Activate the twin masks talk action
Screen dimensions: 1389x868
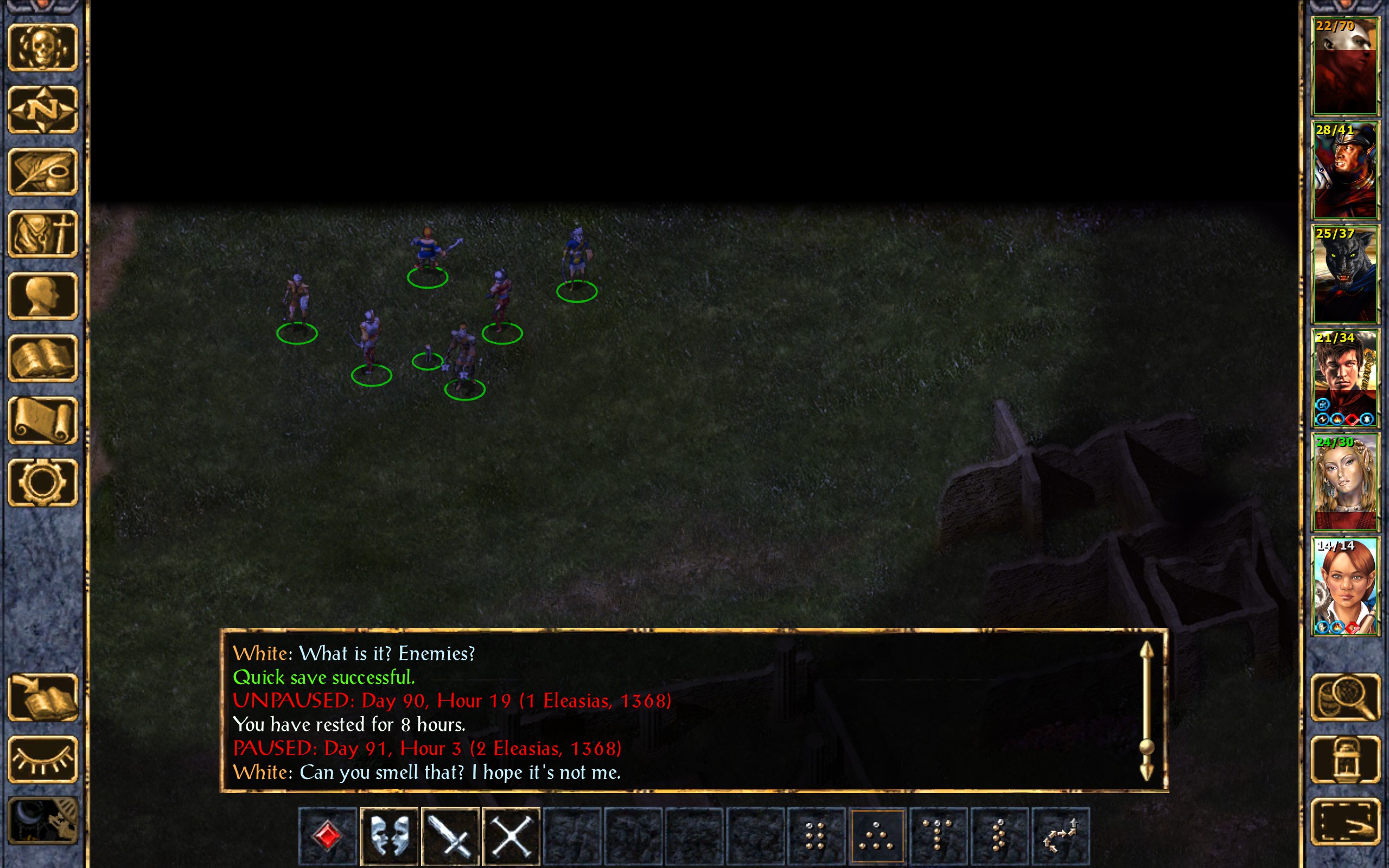(x=389, y=836)
